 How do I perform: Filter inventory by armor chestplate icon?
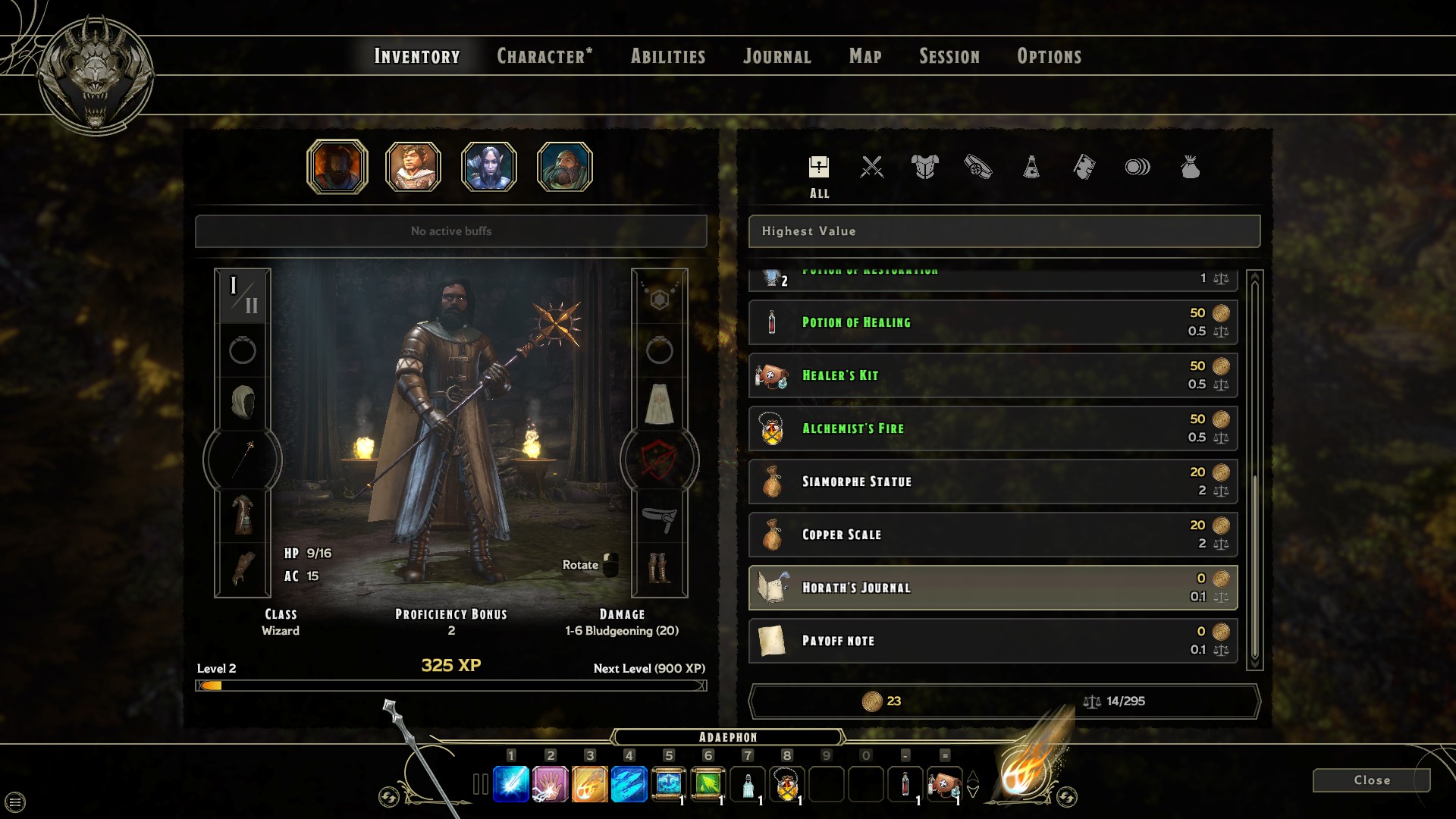(925, 167)
